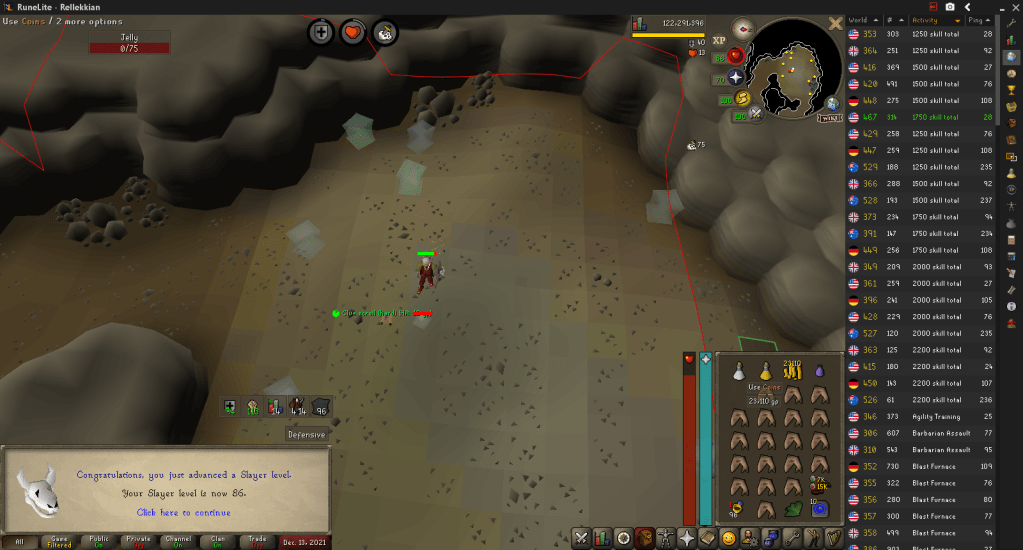Viewport: 1023px width, 550px height.
Task: Open the world map globe icon
Action: coord(831,103)
